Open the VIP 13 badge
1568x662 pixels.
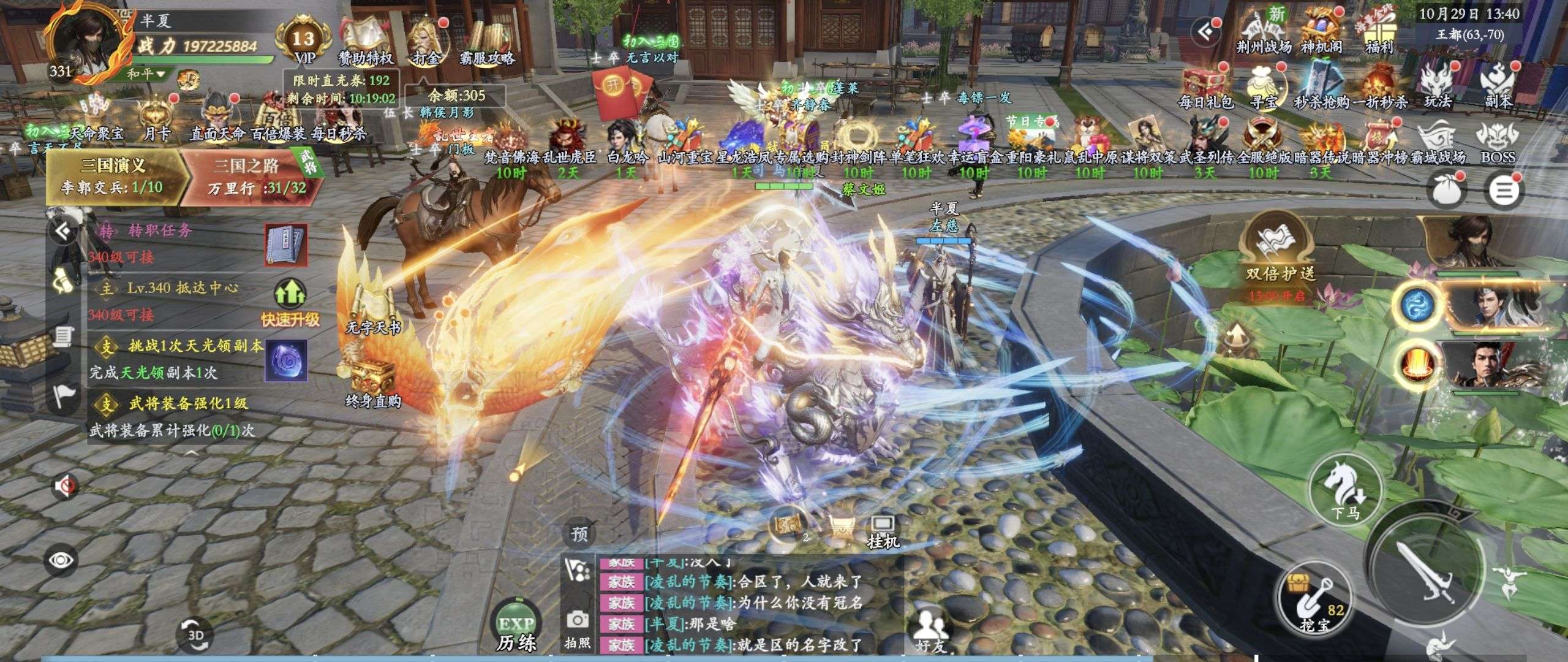point(304,42)
